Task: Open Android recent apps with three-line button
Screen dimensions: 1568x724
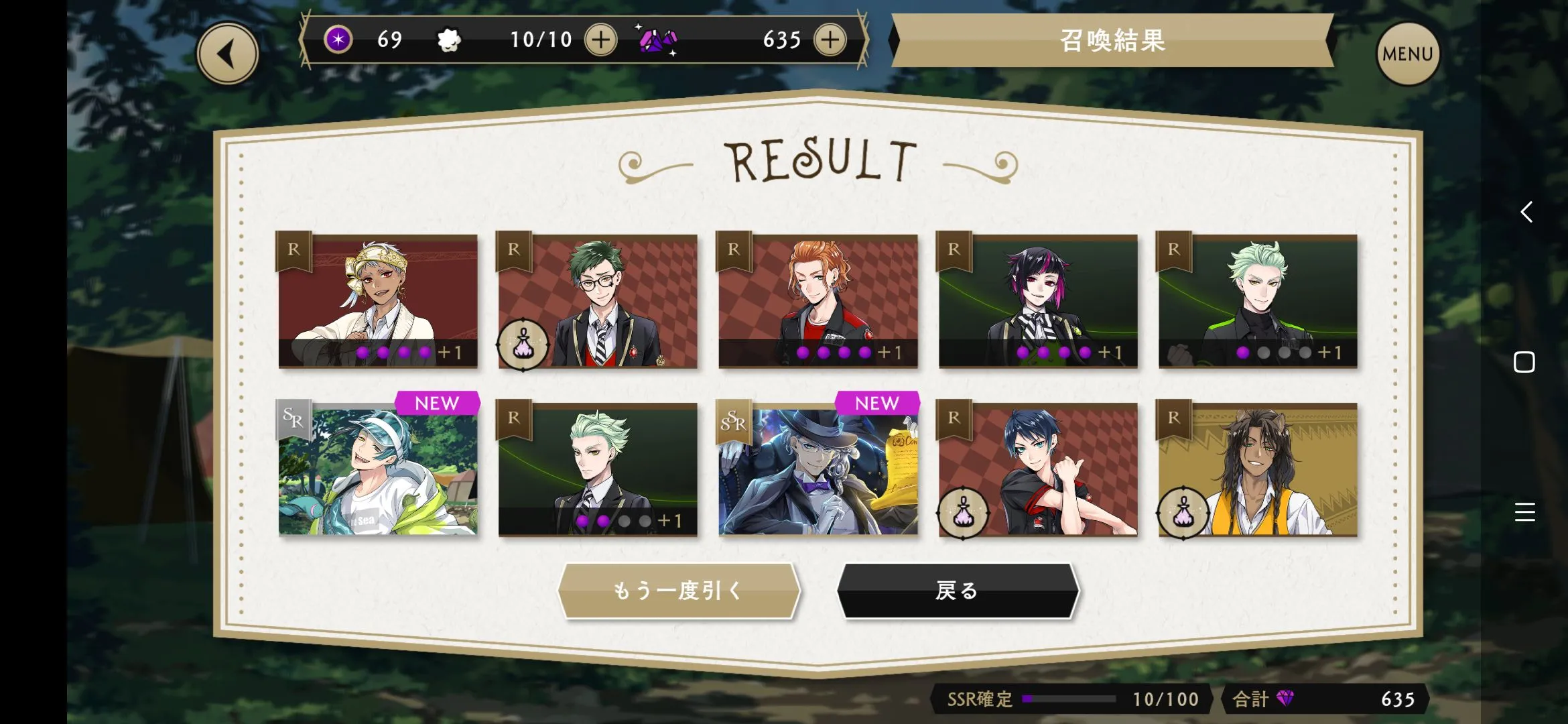Action: click(x=1524, y=512)
